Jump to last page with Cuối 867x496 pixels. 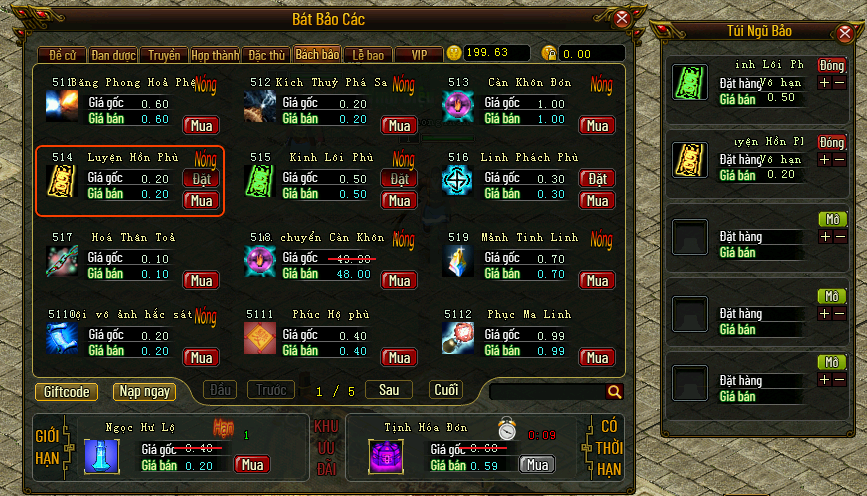tap(446, 390)
